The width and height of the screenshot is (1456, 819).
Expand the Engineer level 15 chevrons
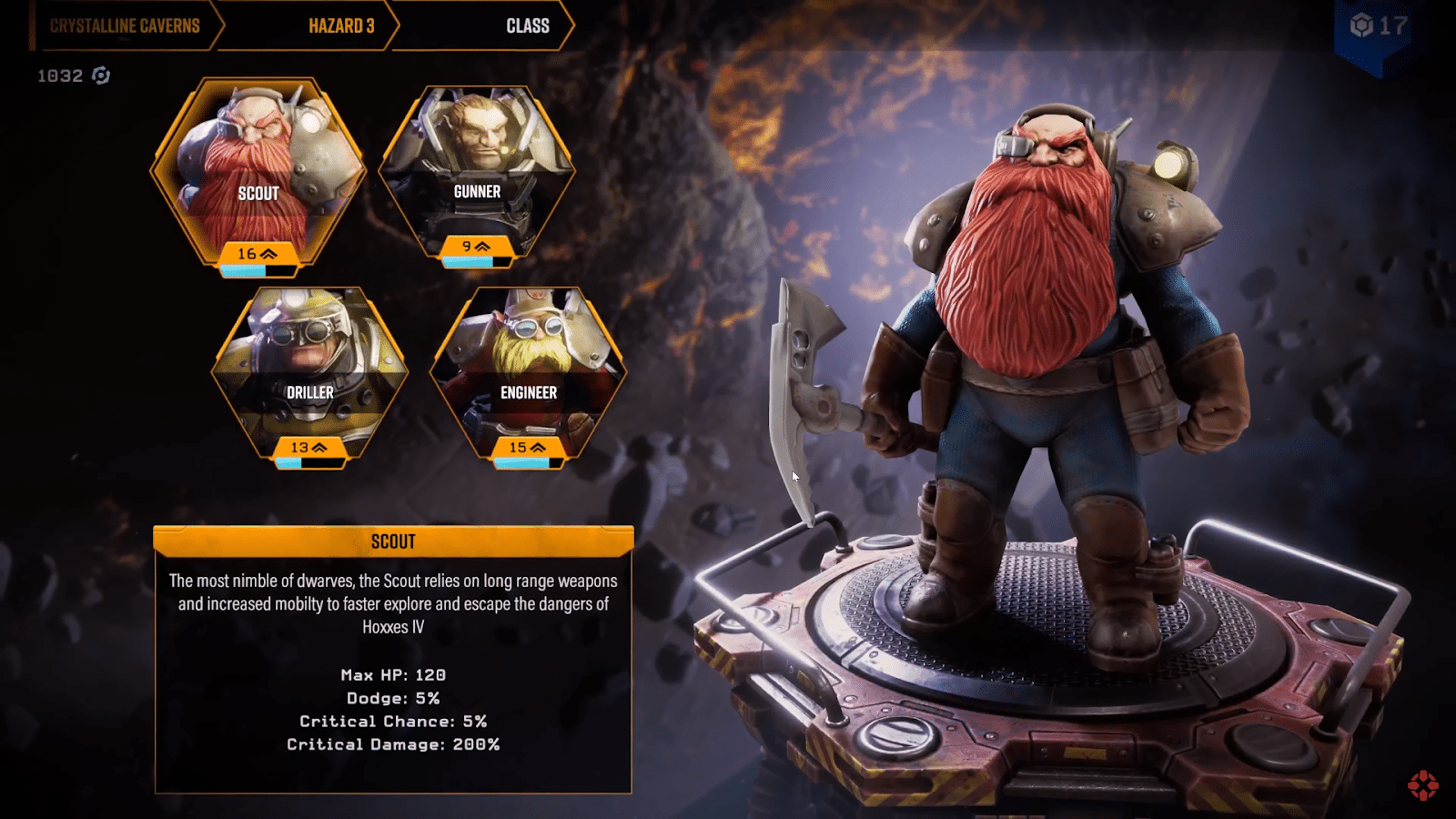(x=538, y=448)
